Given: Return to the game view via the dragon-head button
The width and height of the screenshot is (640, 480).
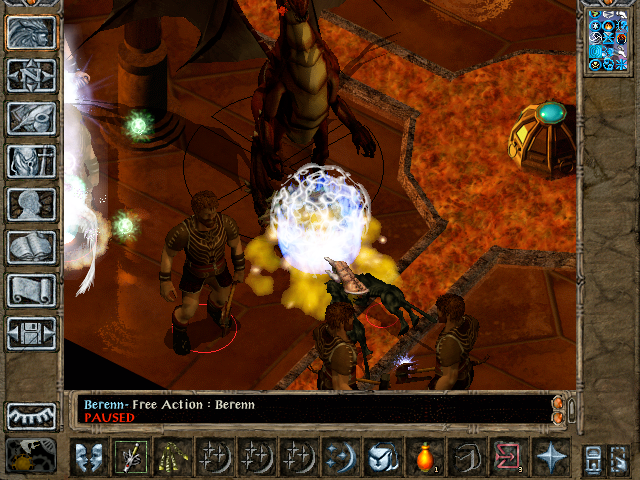Looking at the screenshot, I should click(x=31, y=33).
